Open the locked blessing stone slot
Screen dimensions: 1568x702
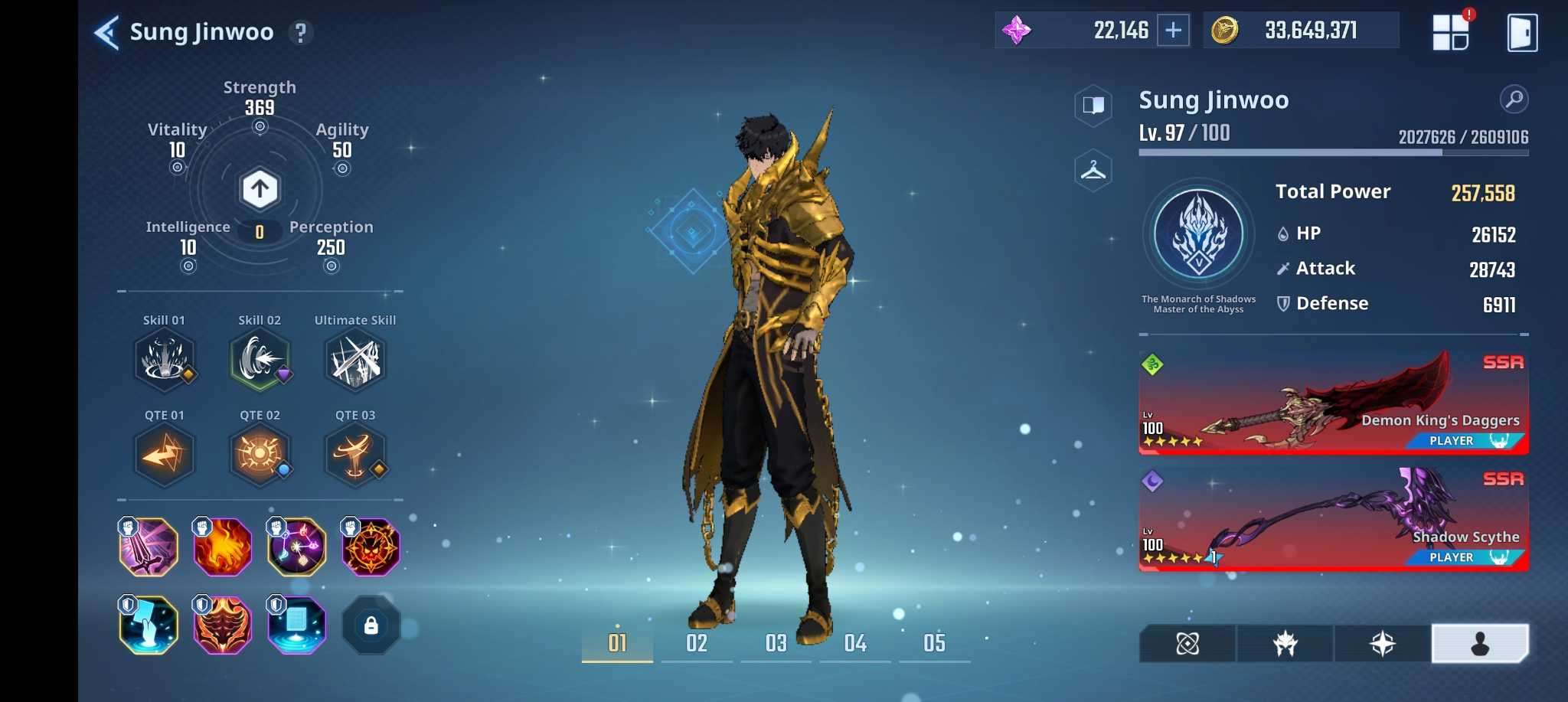pyautogui.click(x=371, y=626)
